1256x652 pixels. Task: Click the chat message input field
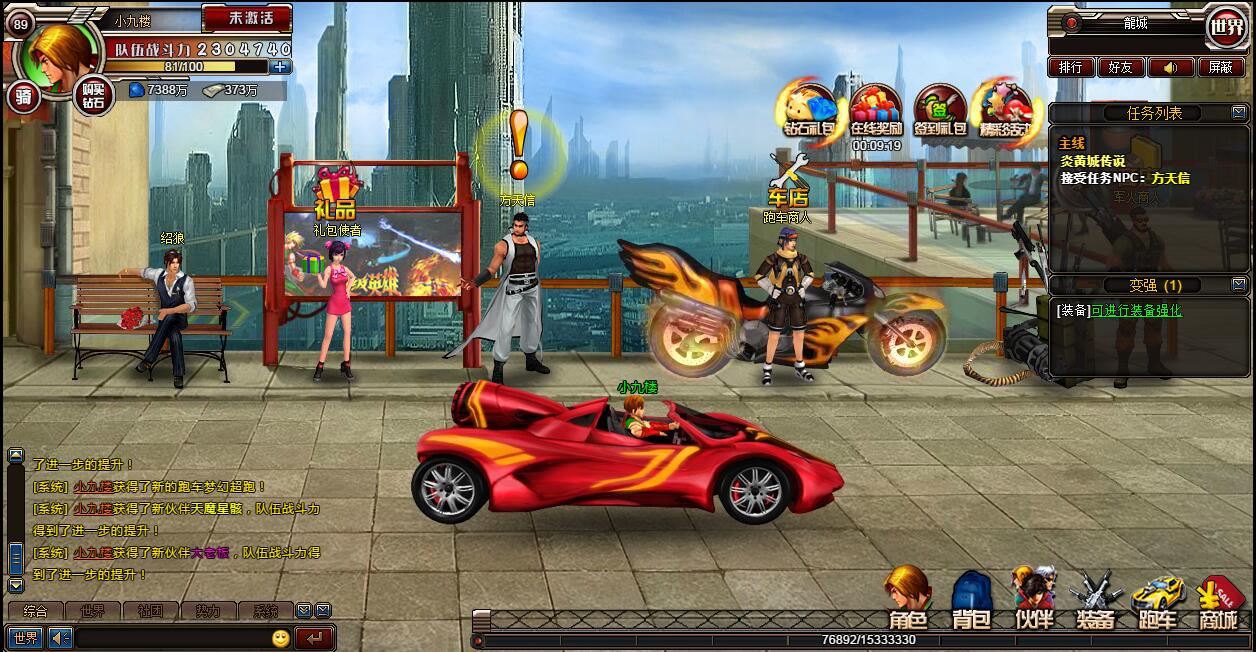pos(172,638)
